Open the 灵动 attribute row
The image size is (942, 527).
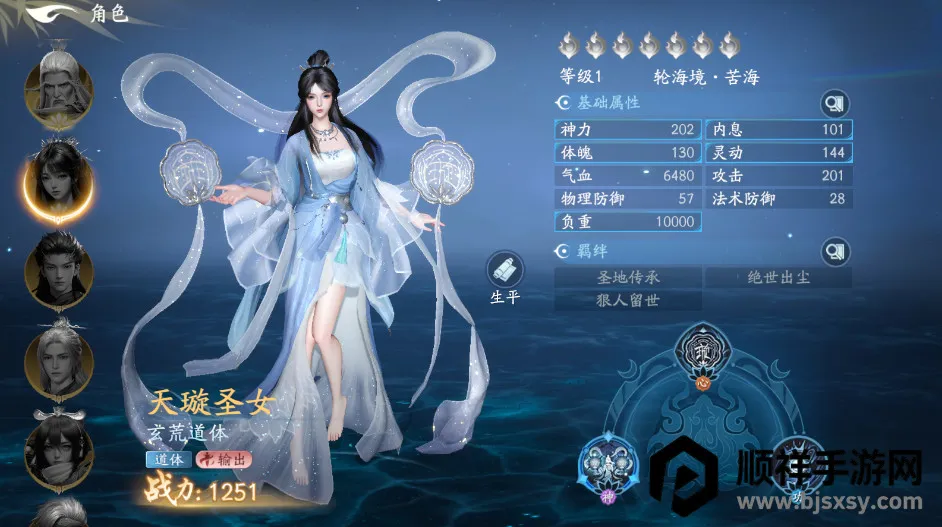[x=778, y=153]
